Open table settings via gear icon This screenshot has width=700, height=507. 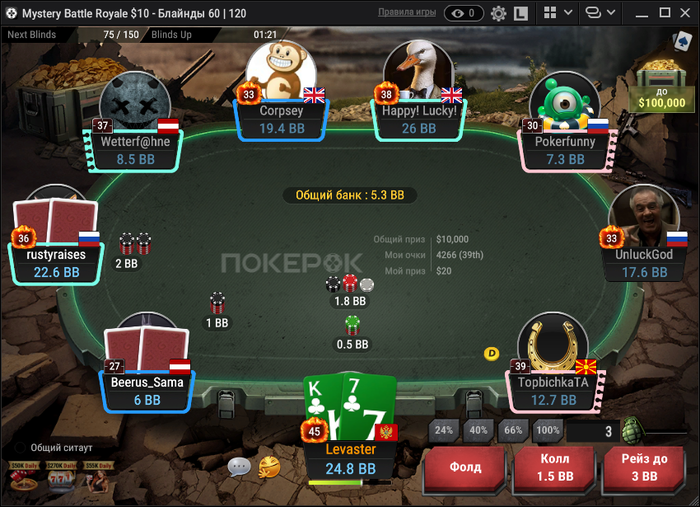click(498, 13)
